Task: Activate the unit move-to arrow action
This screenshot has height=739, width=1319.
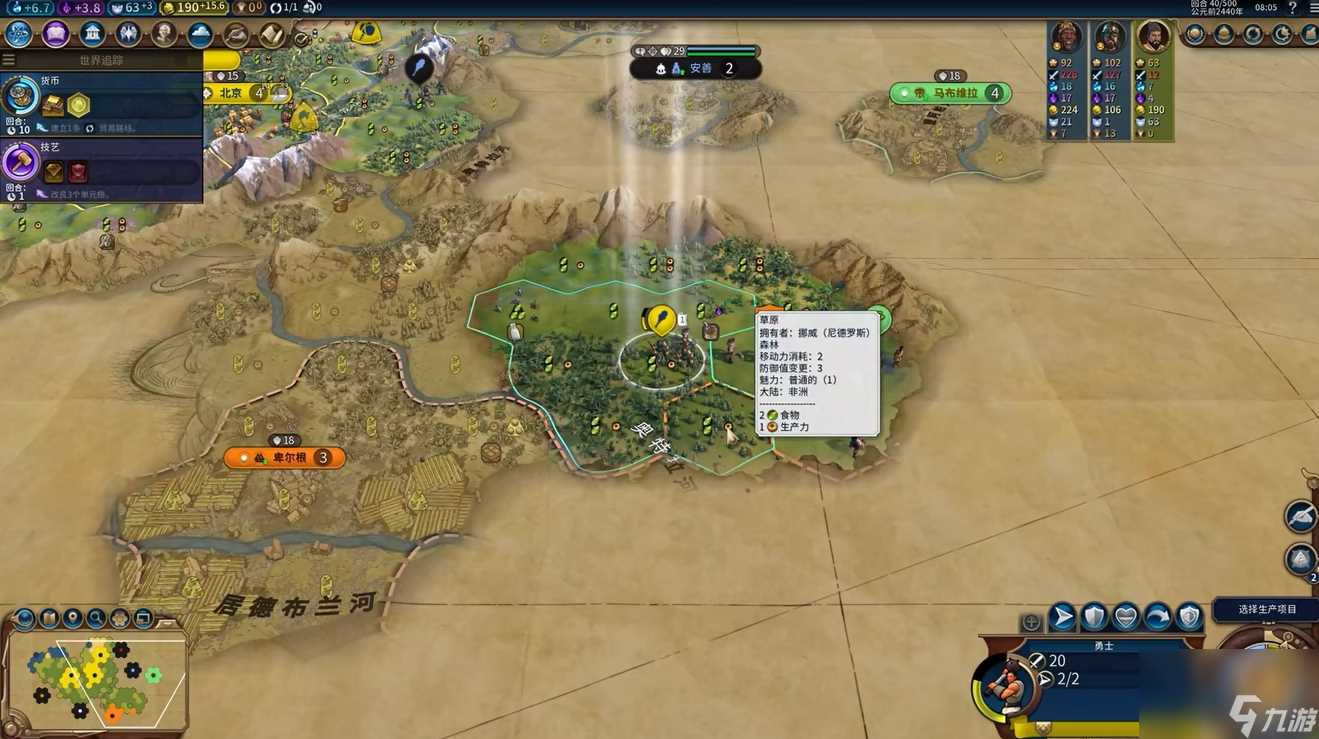Action: (x=1062, y=617)
